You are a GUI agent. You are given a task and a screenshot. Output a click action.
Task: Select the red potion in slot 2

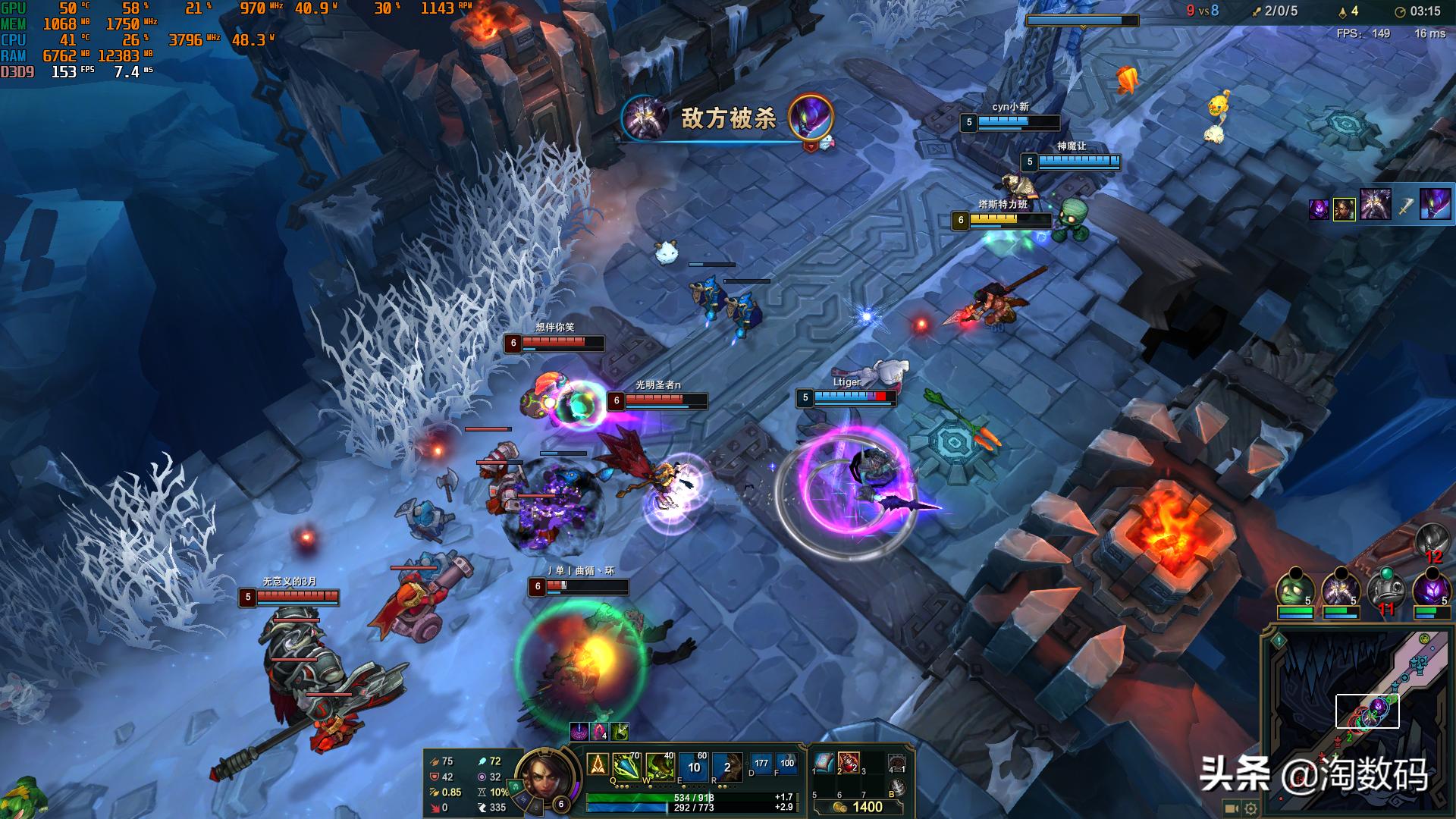coord(849,762)
